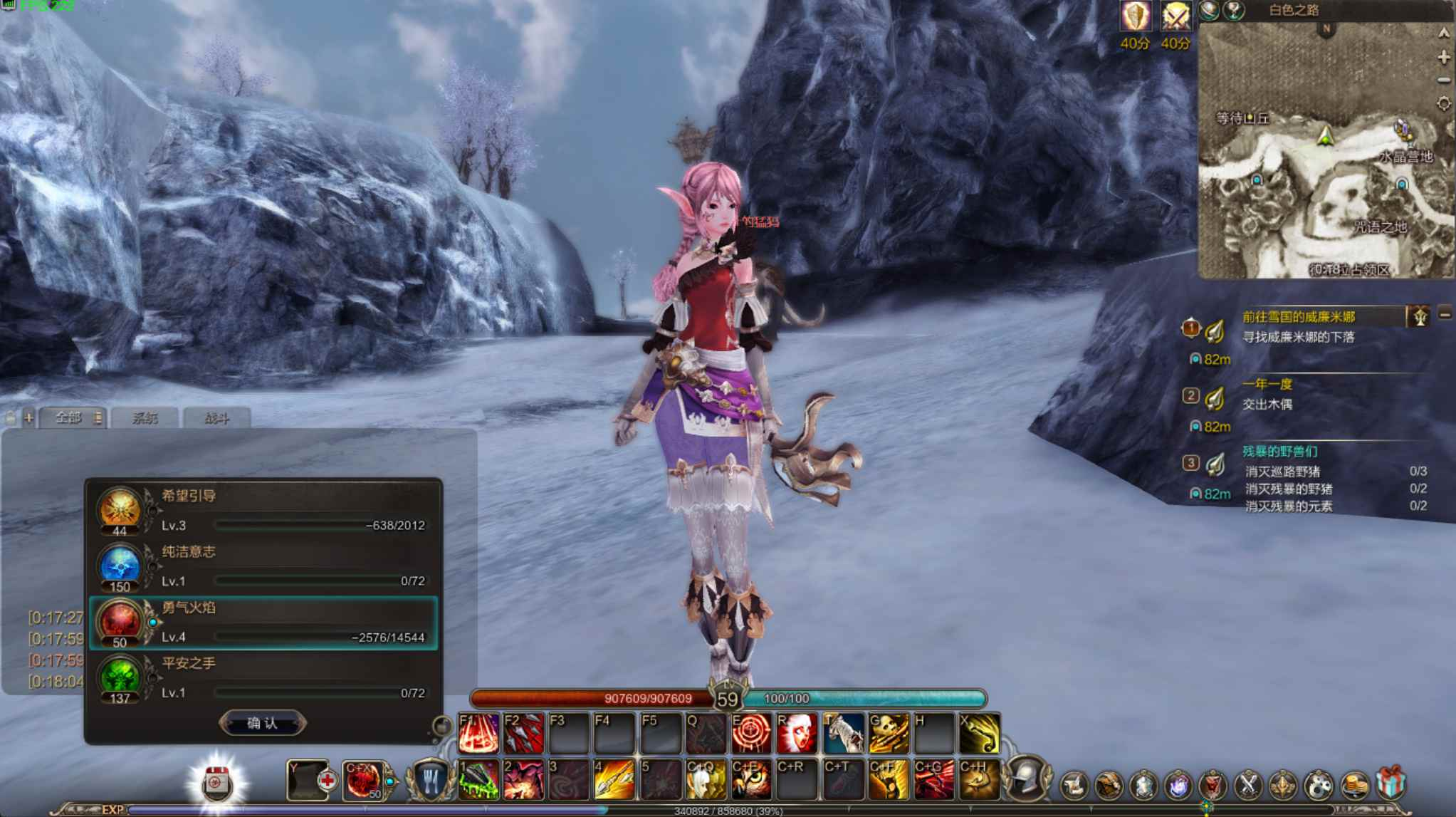Activate the owl skill on the hotbar
This screenshot has height=817, width=1456.
click(751, 780)
